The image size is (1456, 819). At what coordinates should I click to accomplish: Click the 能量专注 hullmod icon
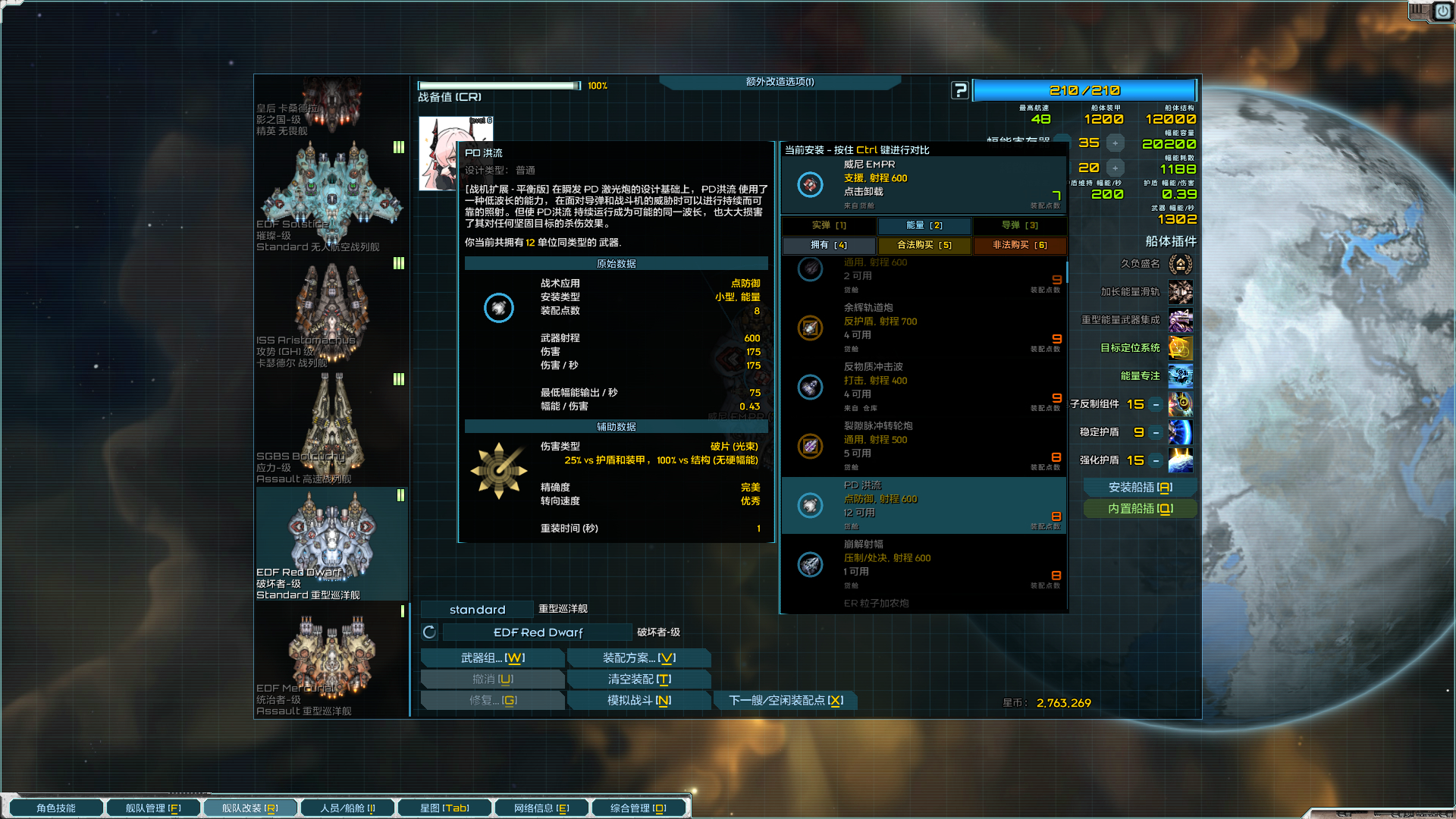tap(1180, 376)
